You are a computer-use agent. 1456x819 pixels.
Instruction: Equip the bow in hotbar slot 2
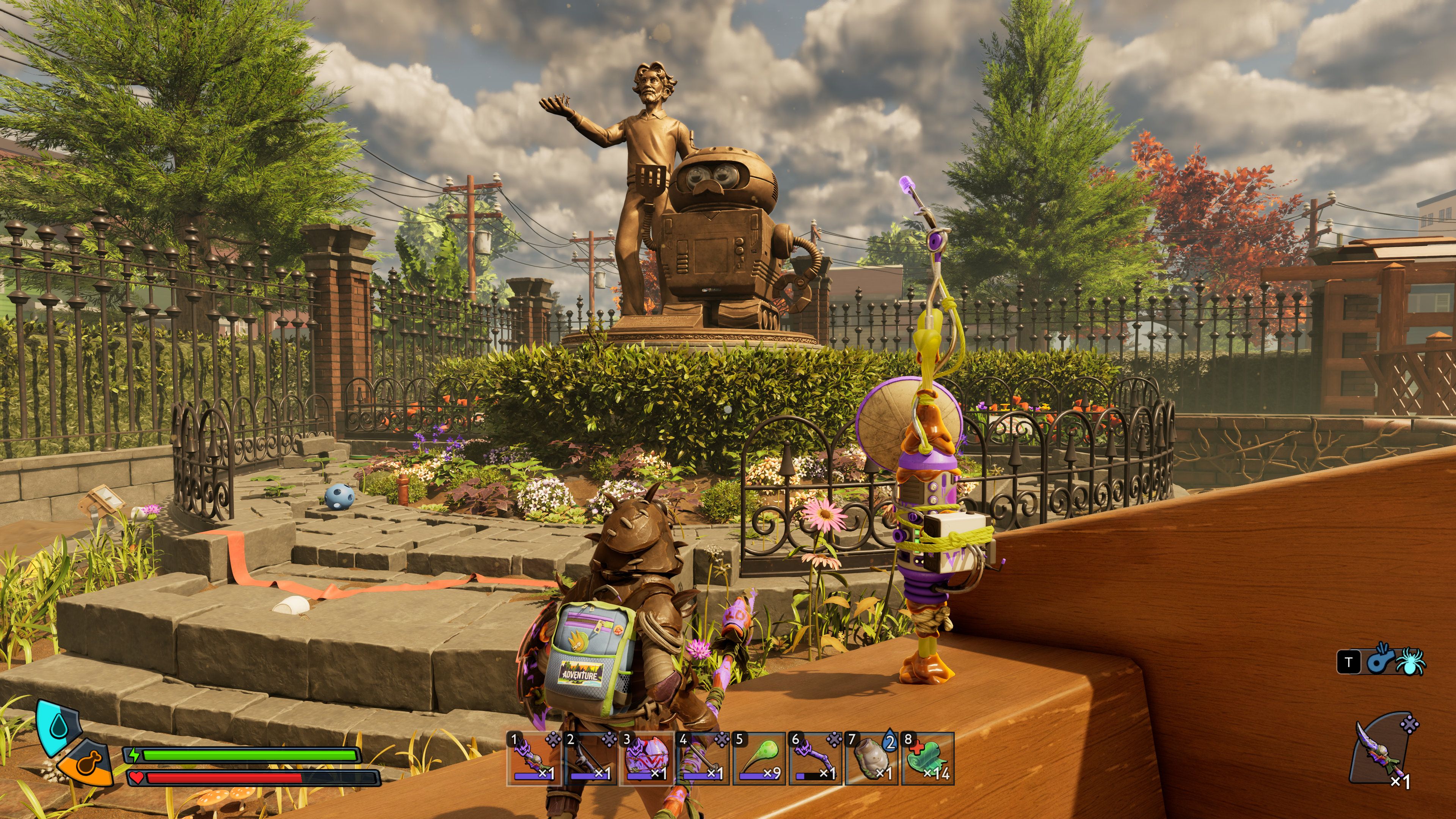point(590,758)
